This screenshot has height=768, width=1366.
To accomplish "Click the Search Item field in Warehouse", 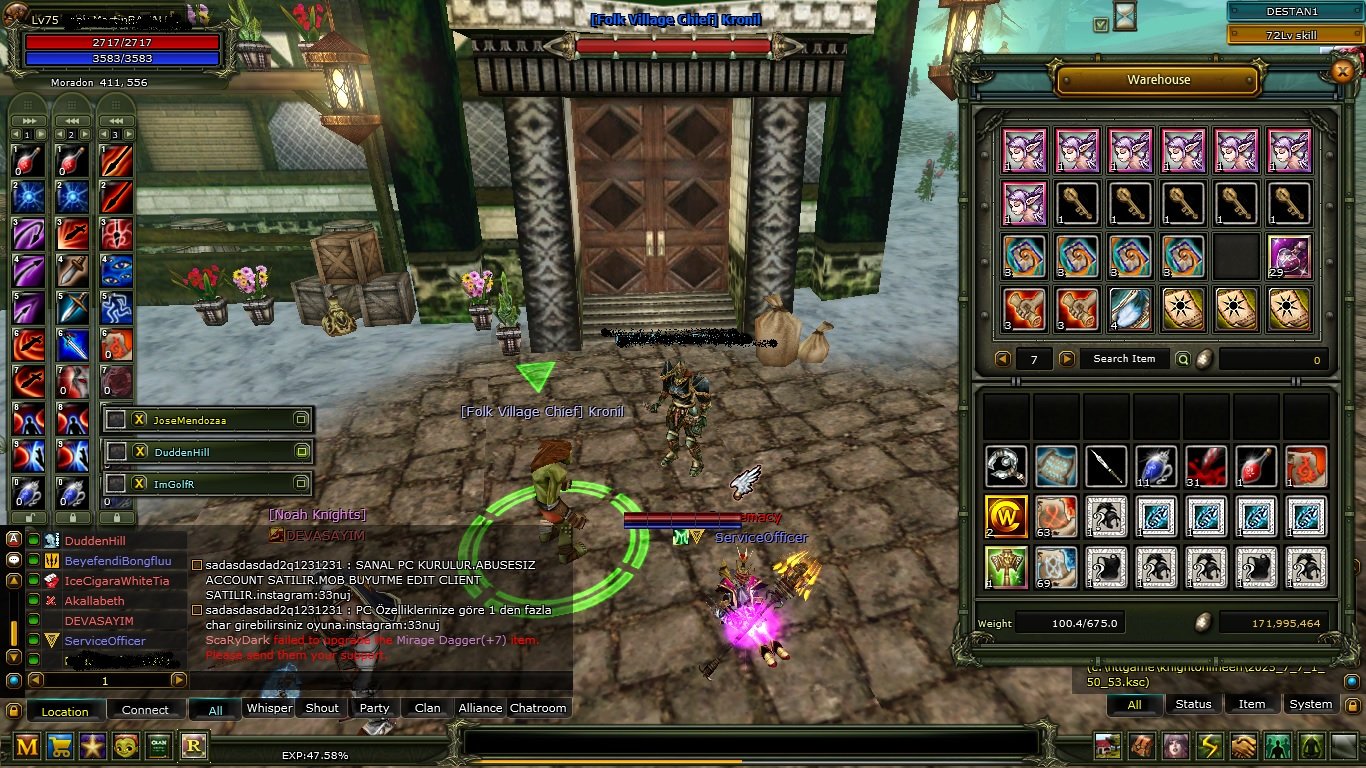I will (1124, 359).
